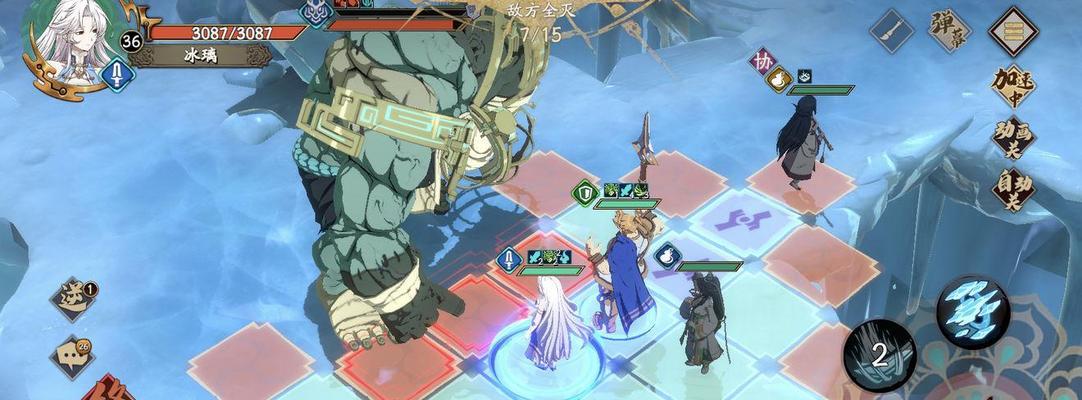Open the brush icon button
The height and width of the screenshot is (400, 1082).
point(892,30)
